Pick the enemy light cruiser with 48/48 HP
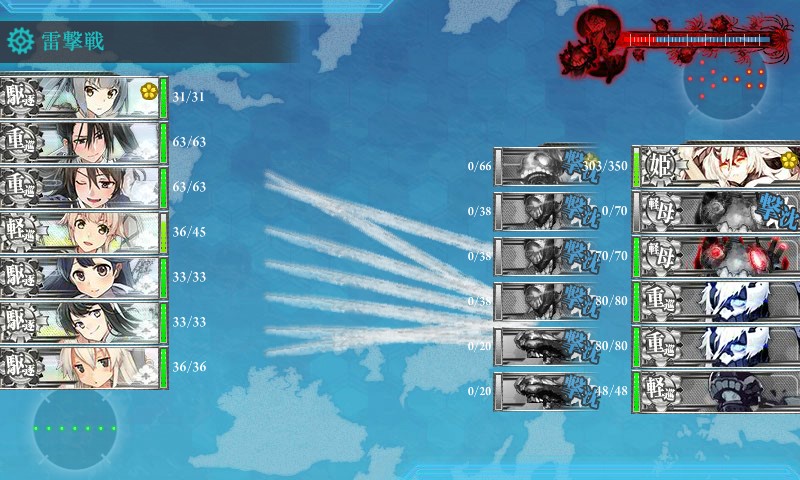 point(716,391)
